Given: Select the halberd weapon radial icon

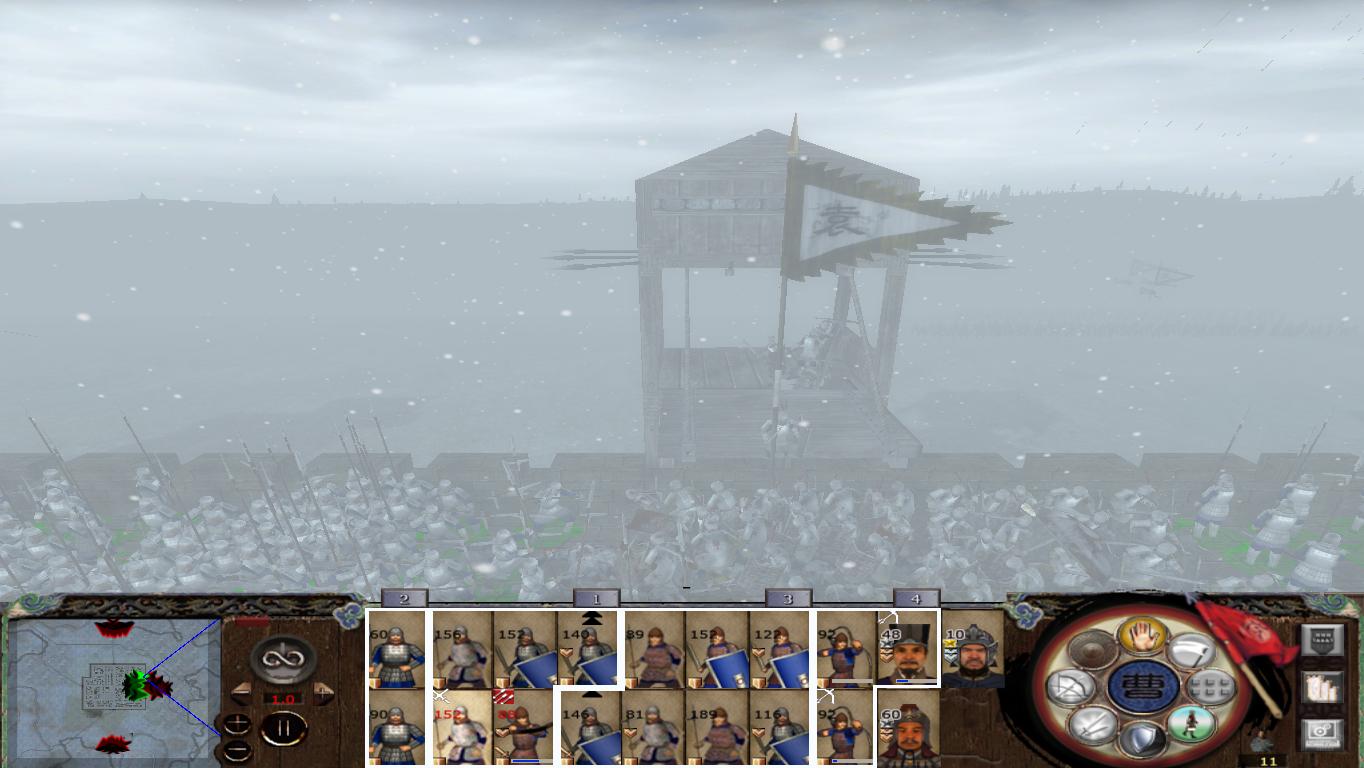Looking at the screenshot, I should click(1190, 651).
